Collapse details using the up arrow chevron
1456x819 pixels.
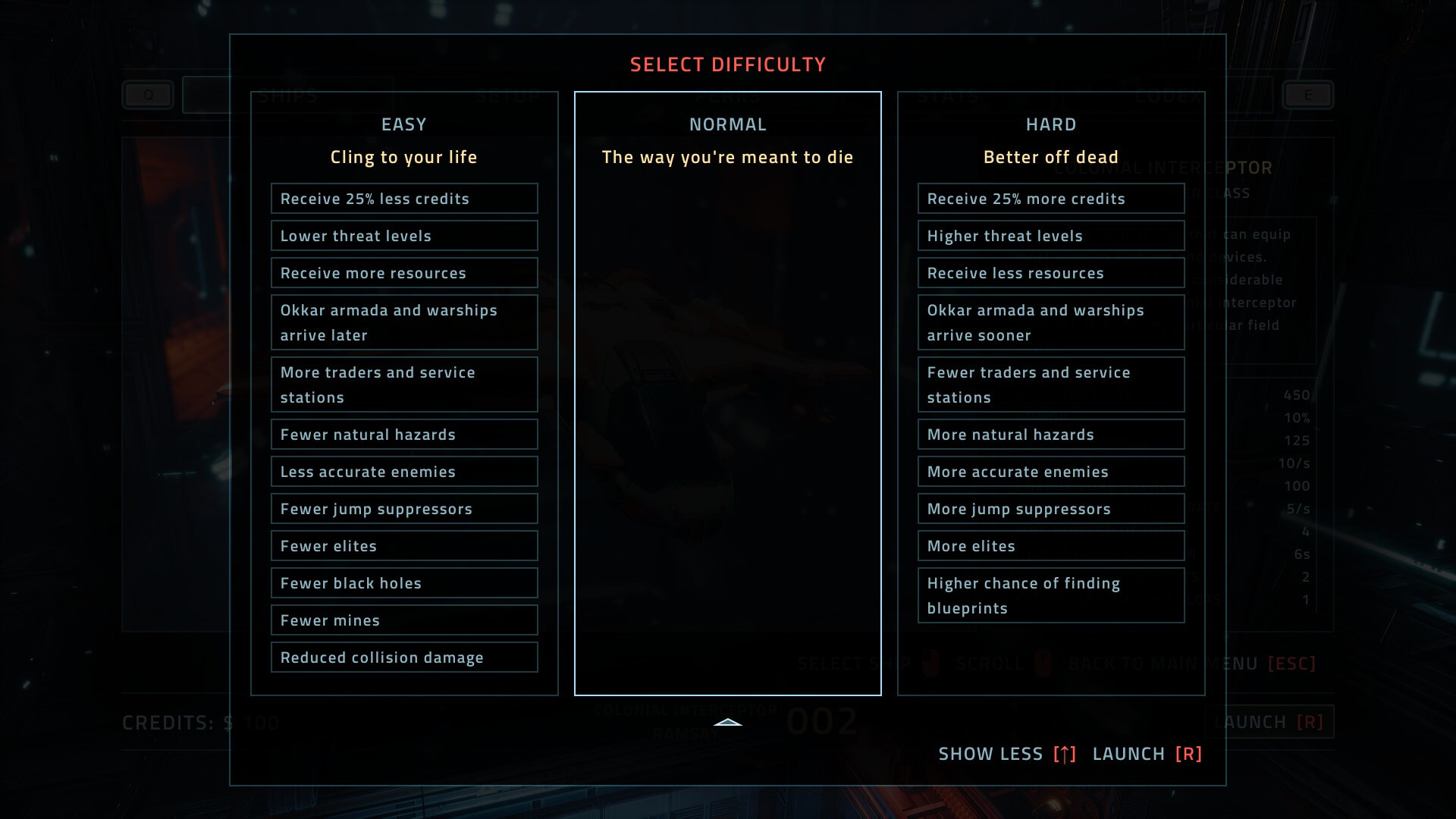(728, 723)
